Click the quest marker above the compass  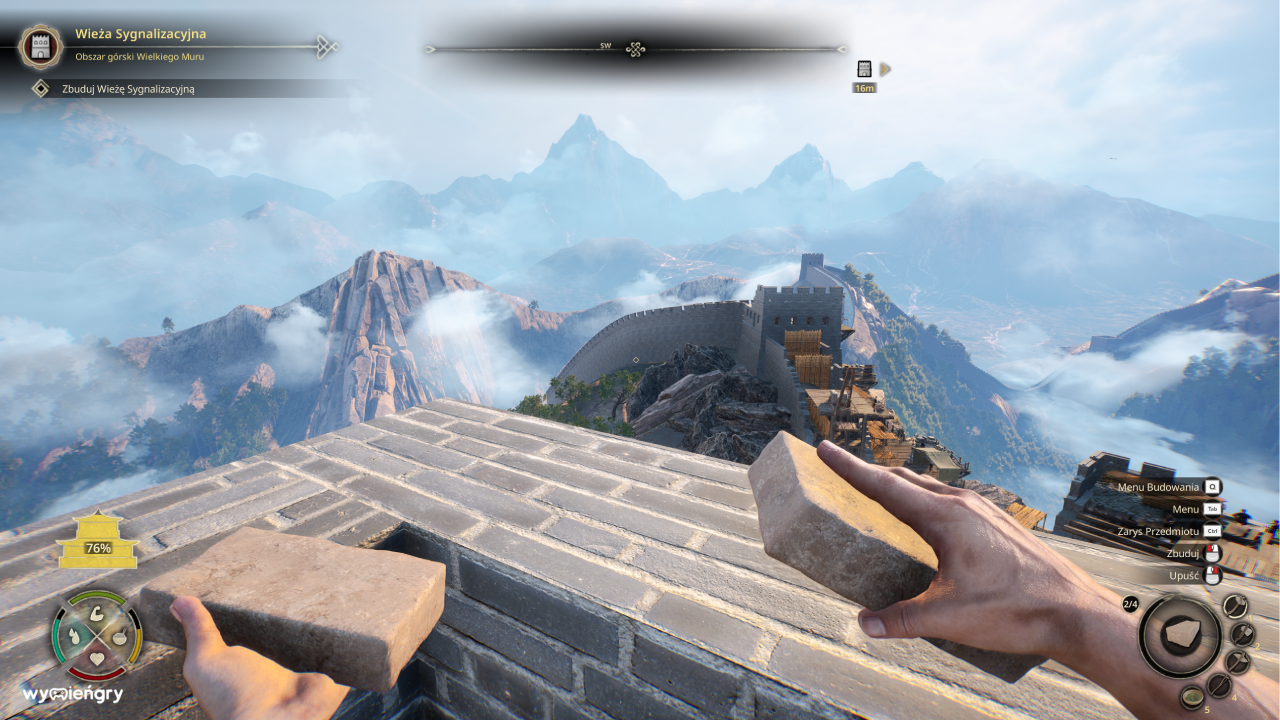click(863, 70)
